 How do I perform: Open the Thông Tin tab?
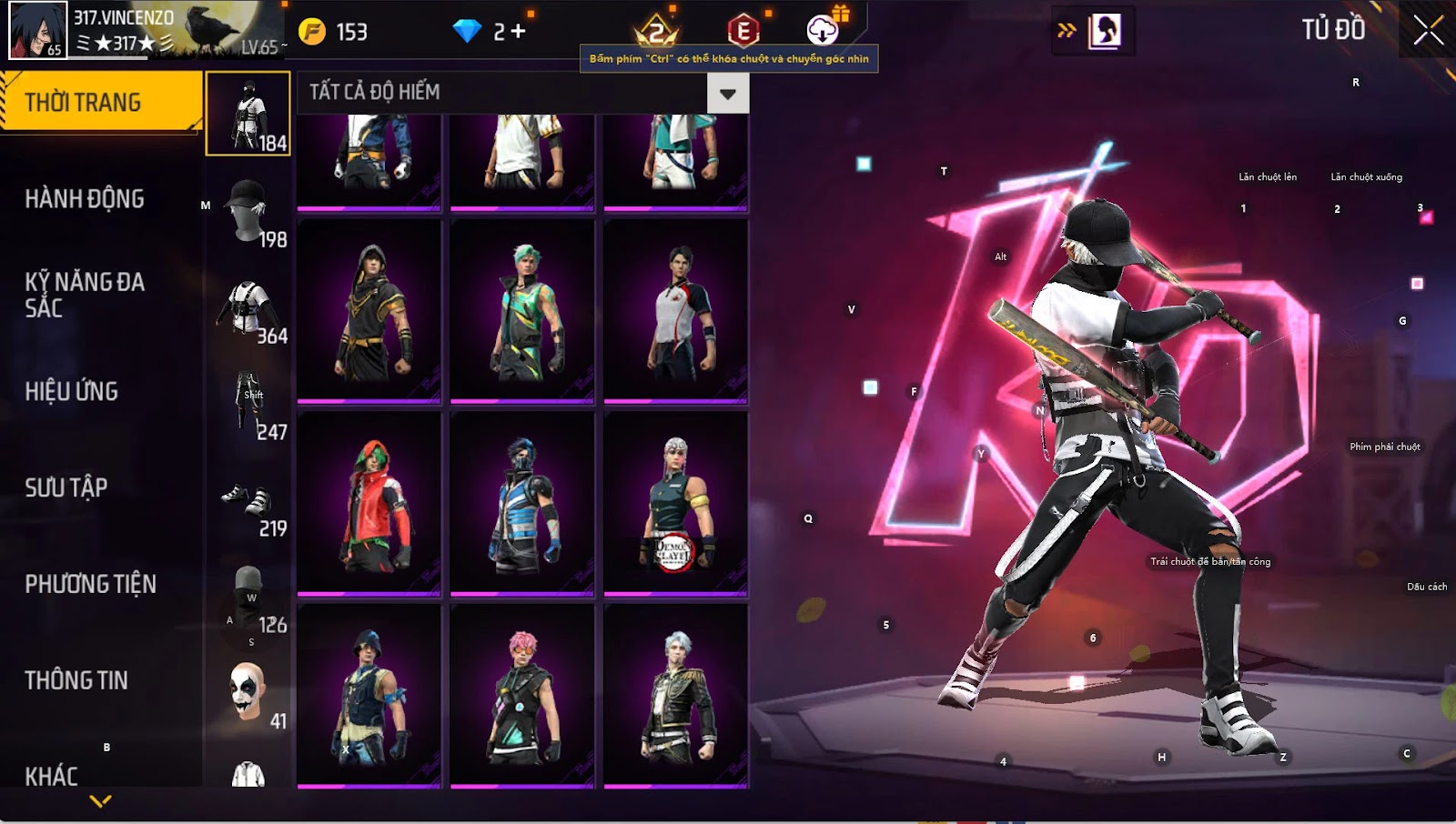(x=76, y=680)
